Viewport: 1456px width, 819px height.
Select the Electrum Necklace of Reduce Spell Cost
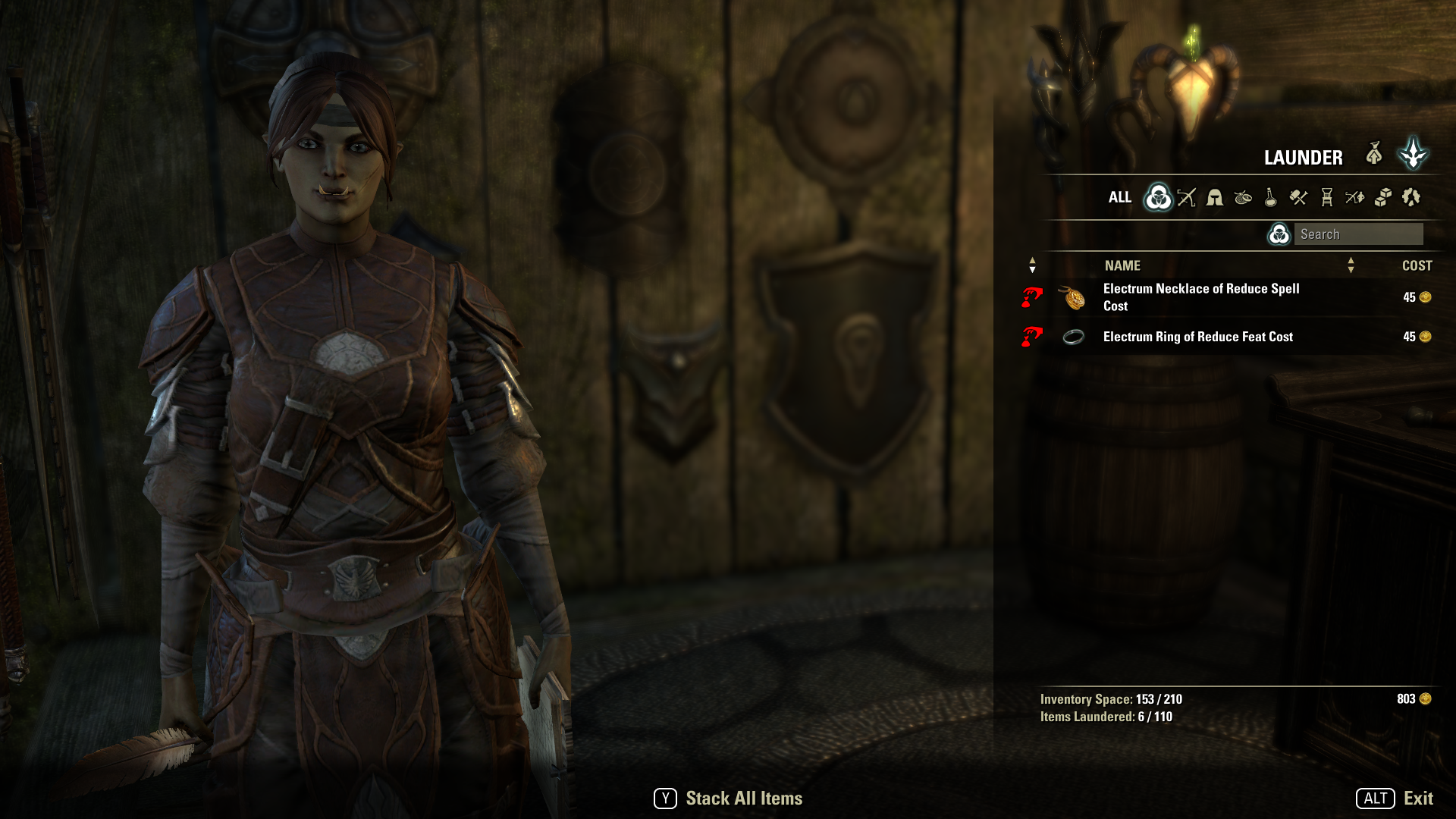pos(1201,297)
